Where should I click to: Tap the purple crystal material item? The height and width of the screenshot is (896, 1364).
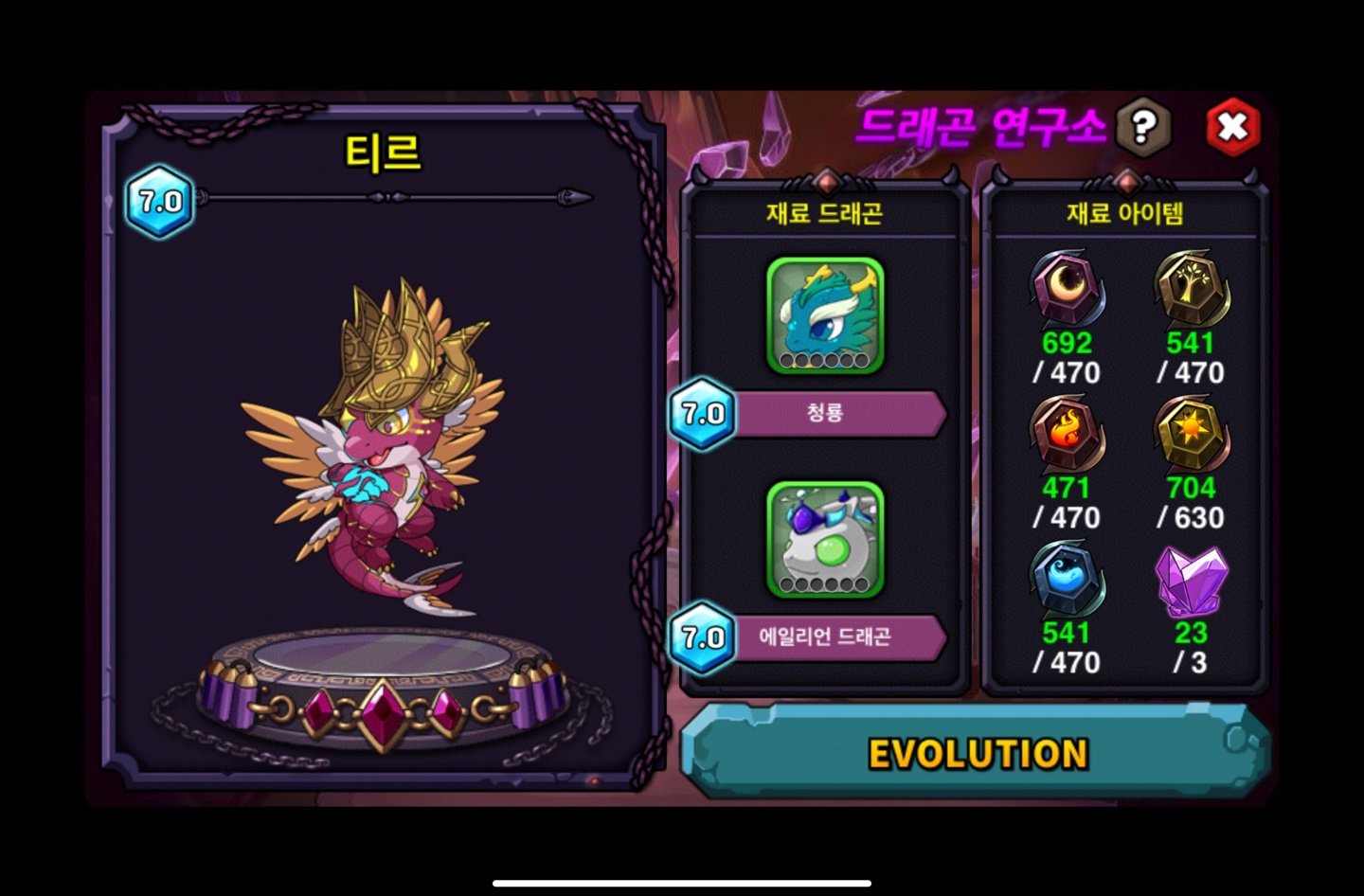click(x=1191, y=581)
